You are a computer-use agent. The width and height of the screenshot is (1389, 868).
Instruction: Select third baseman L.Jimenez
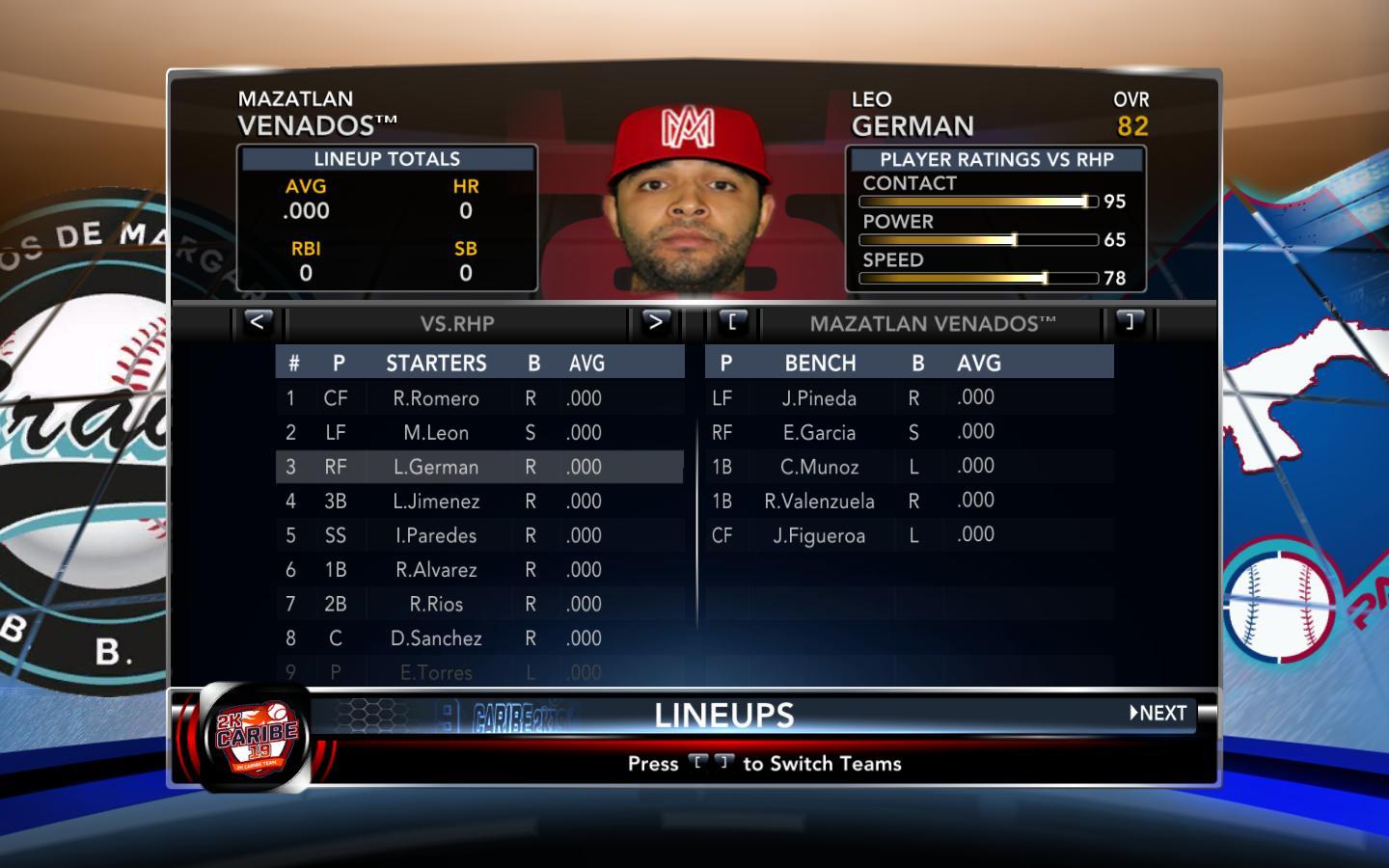436,502
